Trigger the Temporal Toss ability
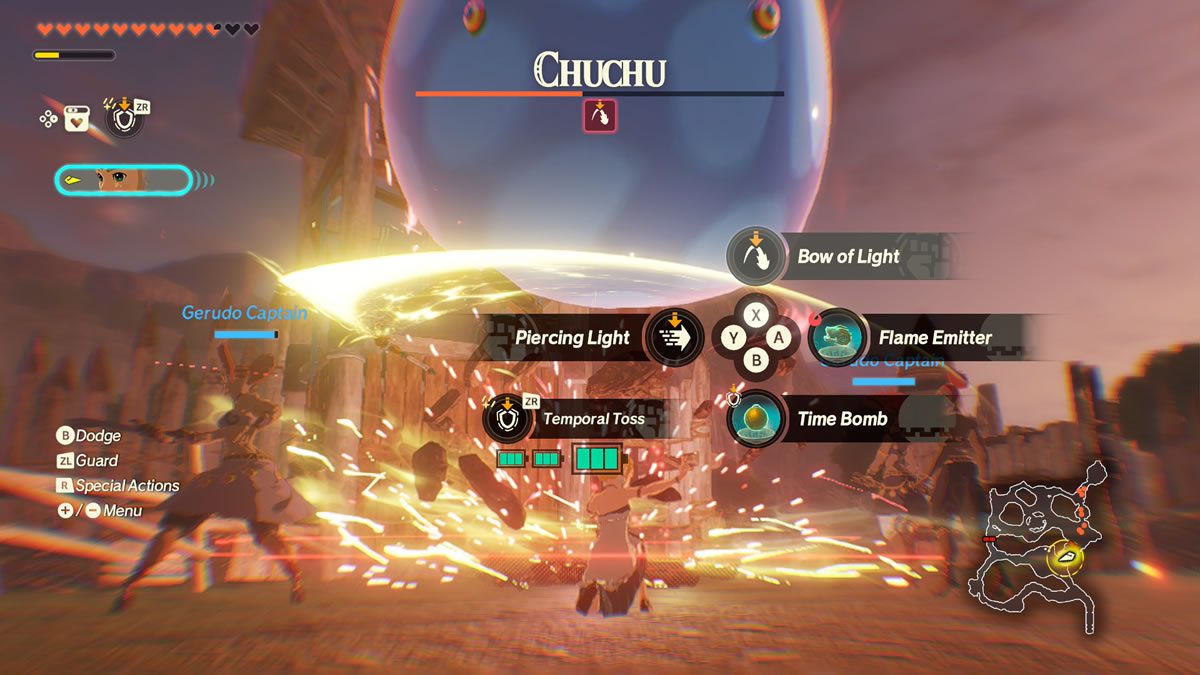 (508, 418)
